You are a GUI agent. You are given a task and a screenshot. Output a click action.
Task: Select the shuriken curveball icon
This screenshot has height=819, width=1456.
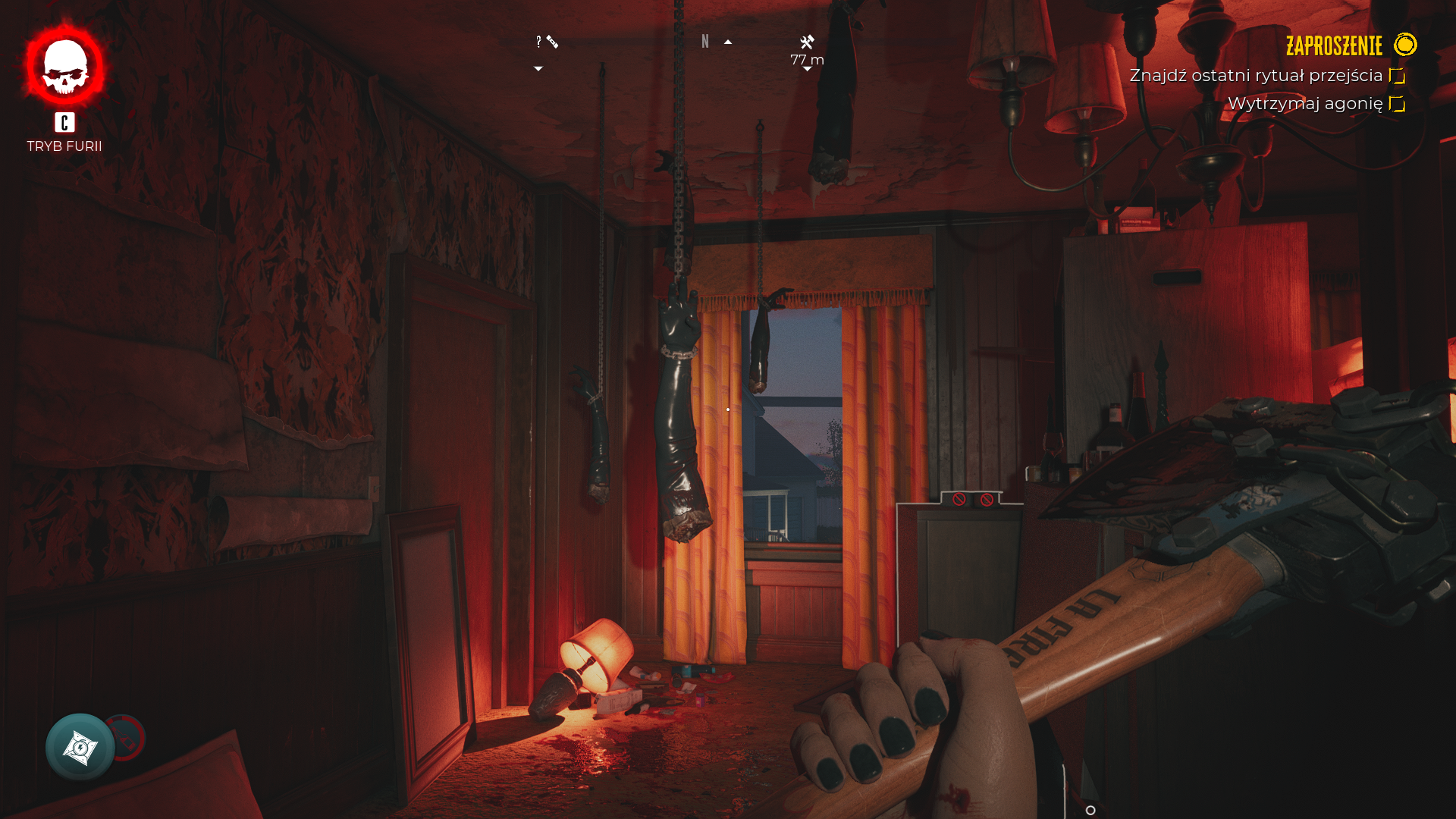tap(80, 747)
